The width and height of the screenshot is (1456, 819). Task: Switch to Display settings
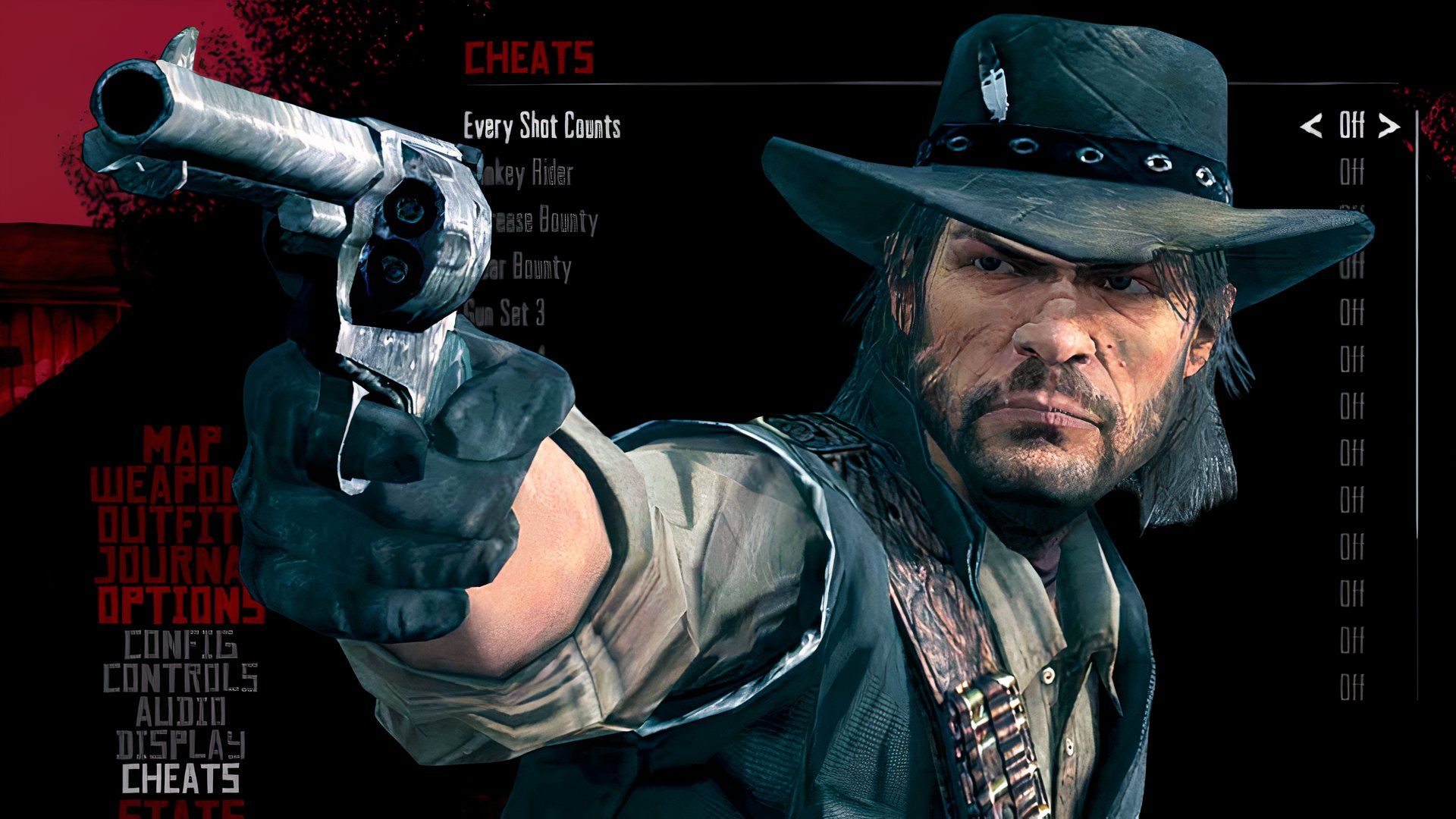coord(180,745)
